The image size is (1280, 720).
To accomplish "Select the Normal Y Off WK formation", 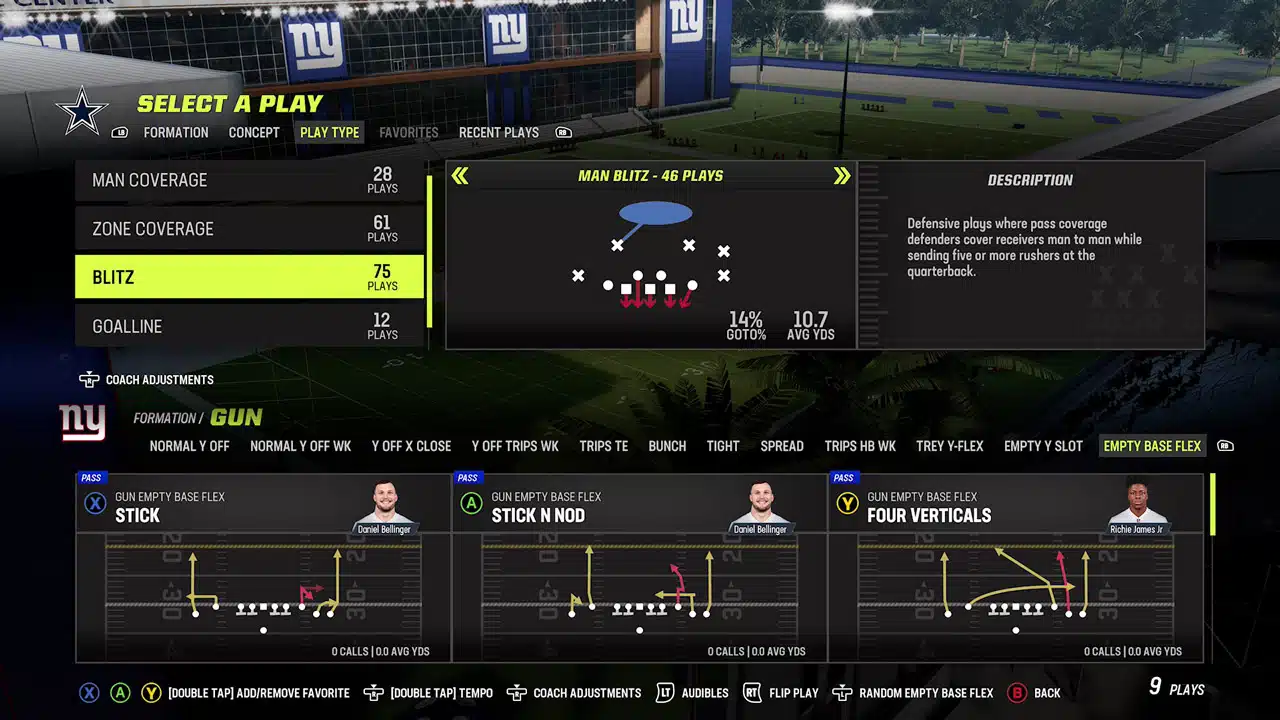I will pos(300,446).
